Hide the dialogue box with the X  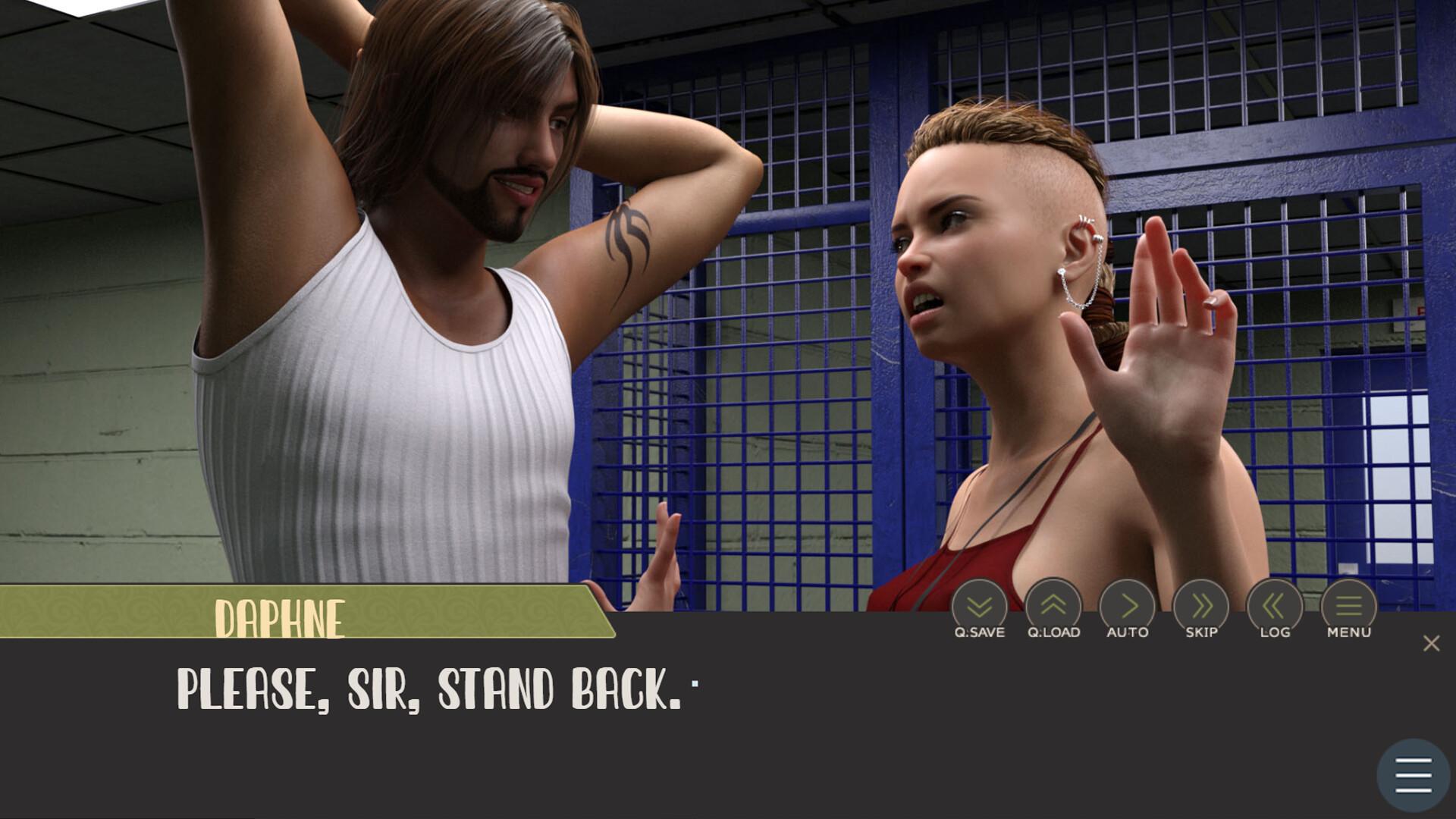click(x=1431, y=643)
